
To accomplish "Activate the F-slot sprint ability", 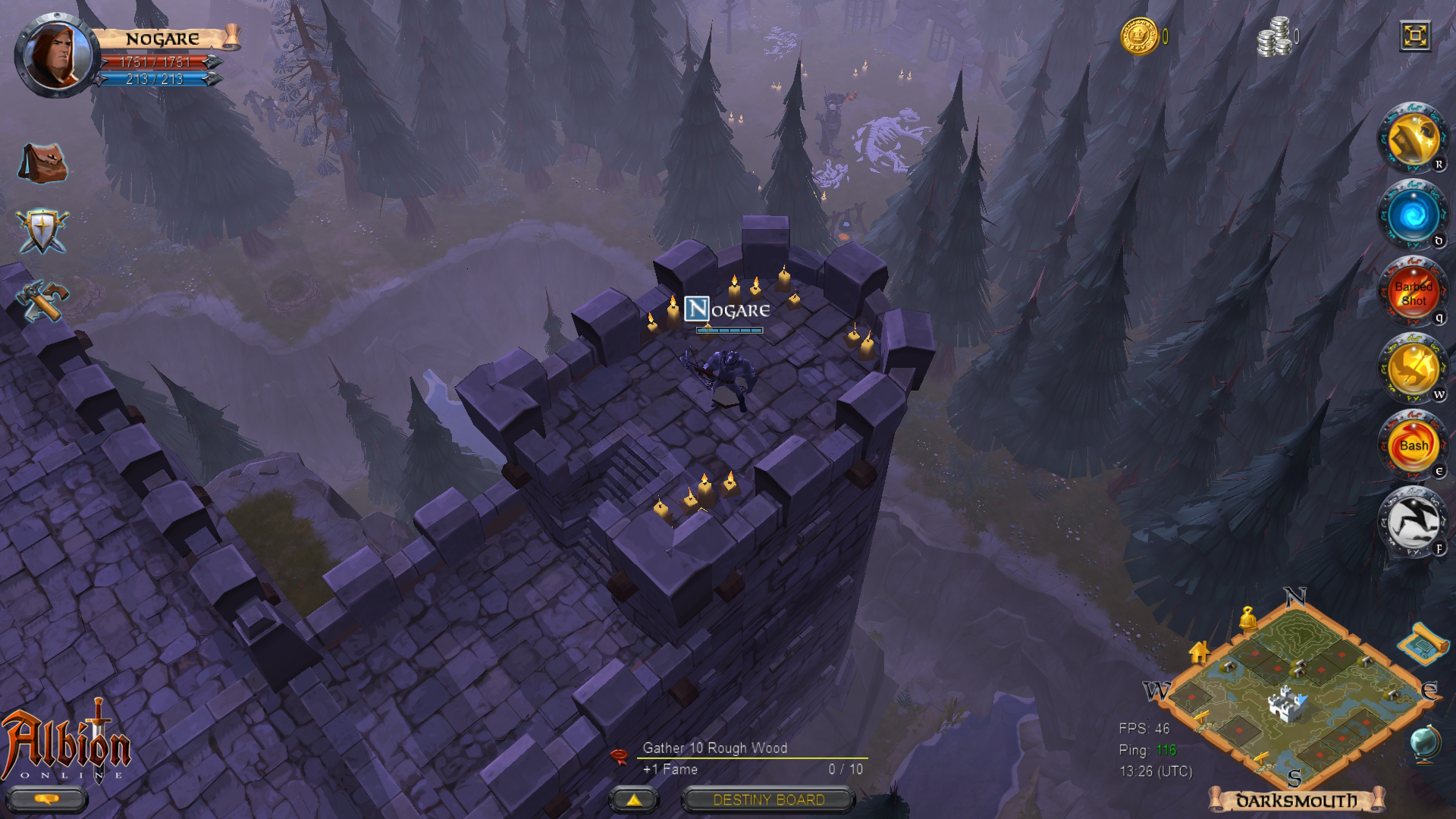I will pos(1412,522).
